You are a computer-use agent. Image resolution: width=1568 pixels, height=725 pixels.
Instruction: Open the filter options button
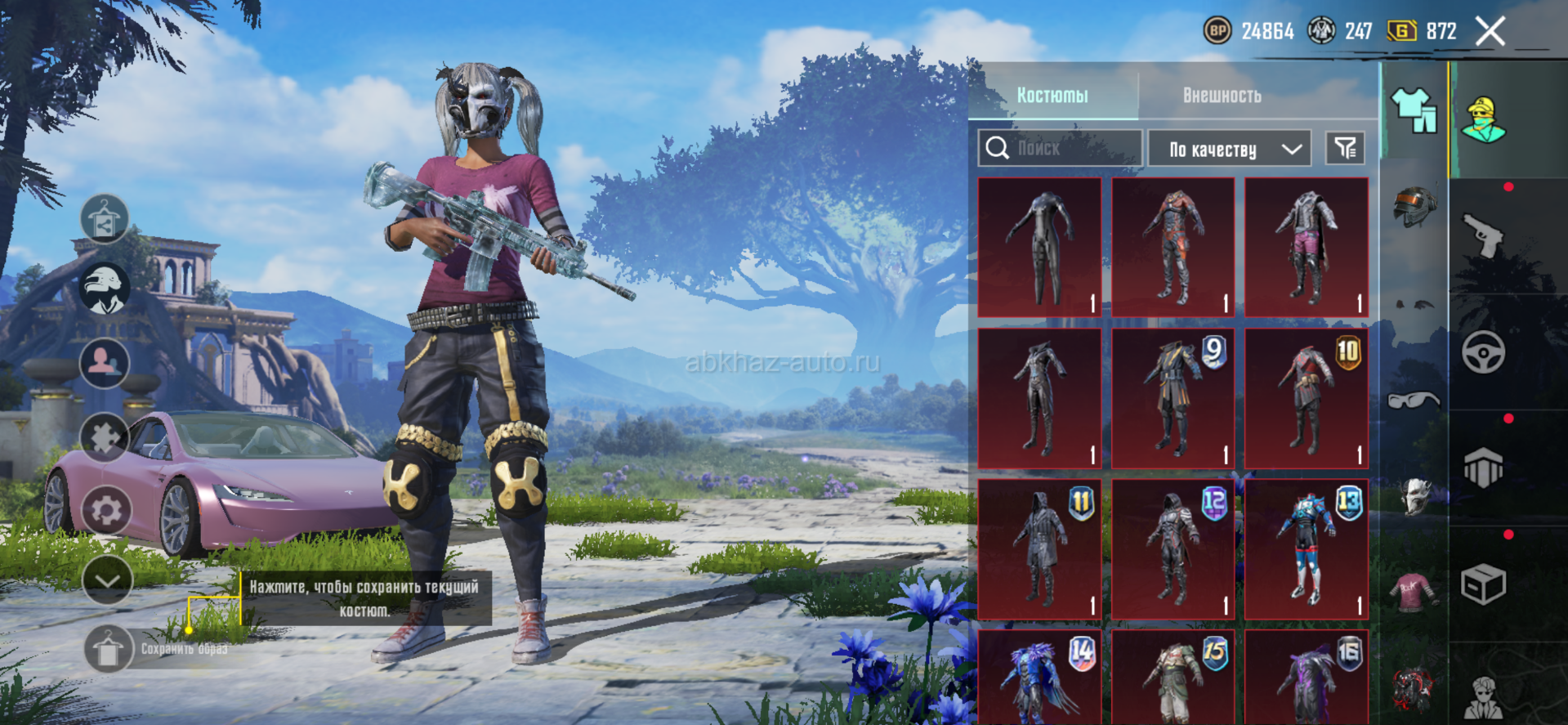click(1345, 149)
